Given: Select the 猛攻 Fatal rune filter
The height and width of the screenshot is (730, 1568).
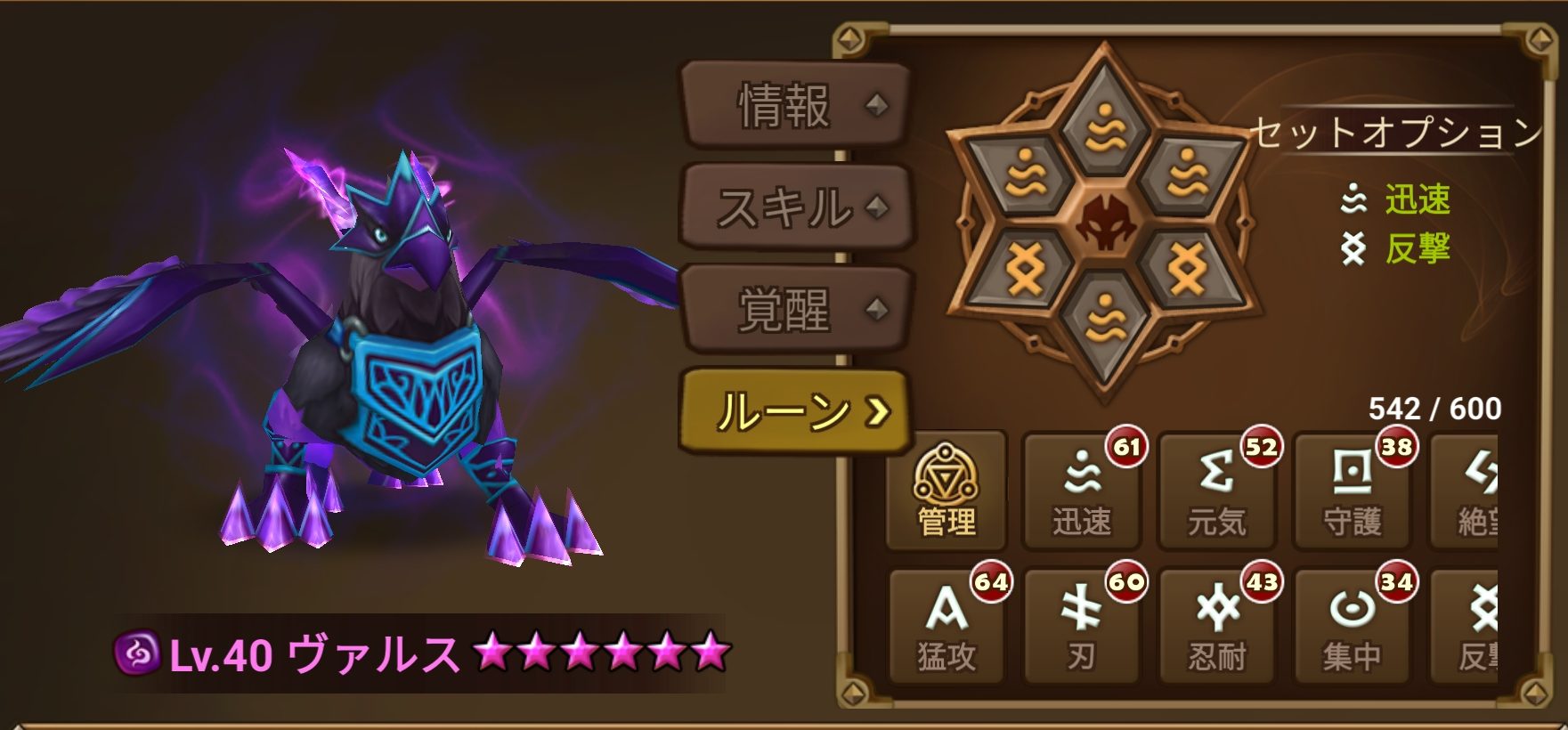Looking at the screenshot, I should [x=946, y=623].
